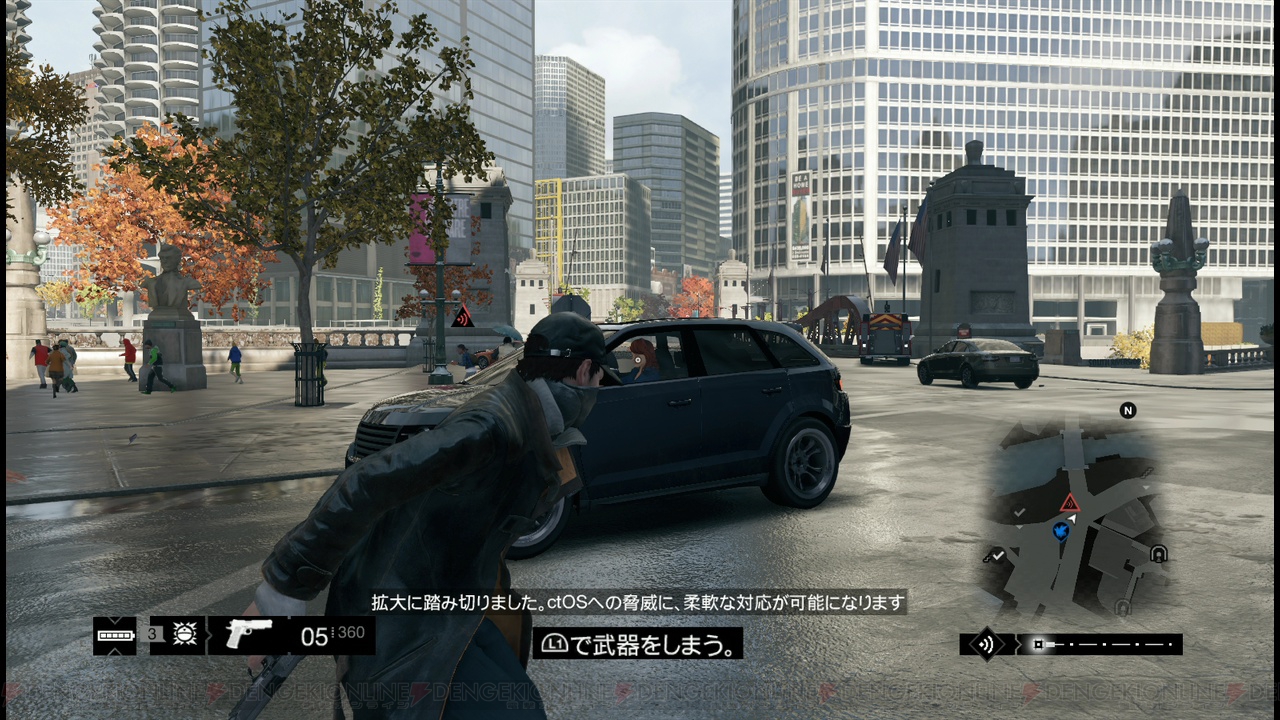Select the red ctOS alert triangle on minimap
Image resolution: width=1280 pixels, height=720 pixels.
pyautogui.click(x=1069, y=502)
